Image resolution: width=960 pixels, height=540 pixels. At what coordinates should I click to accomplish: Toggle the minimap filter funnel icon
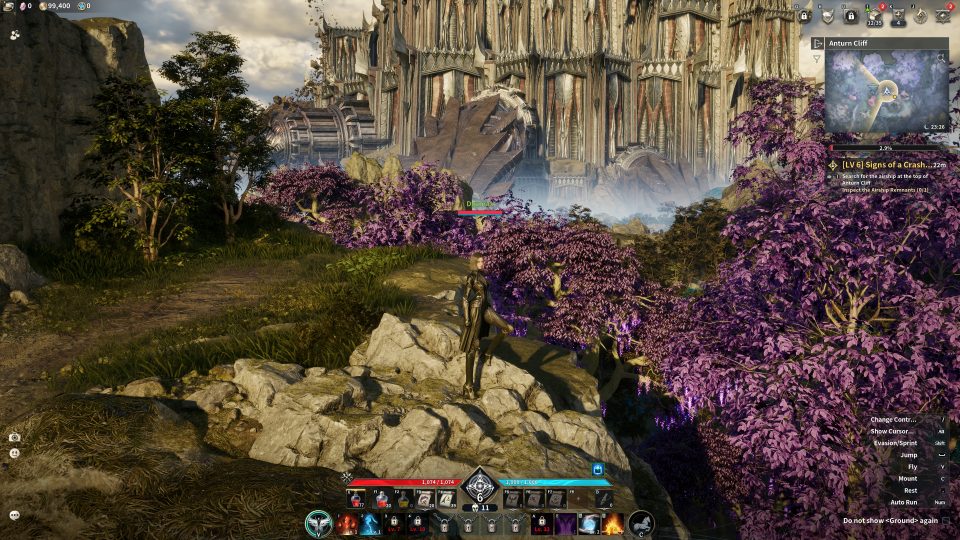click(817, 59)
